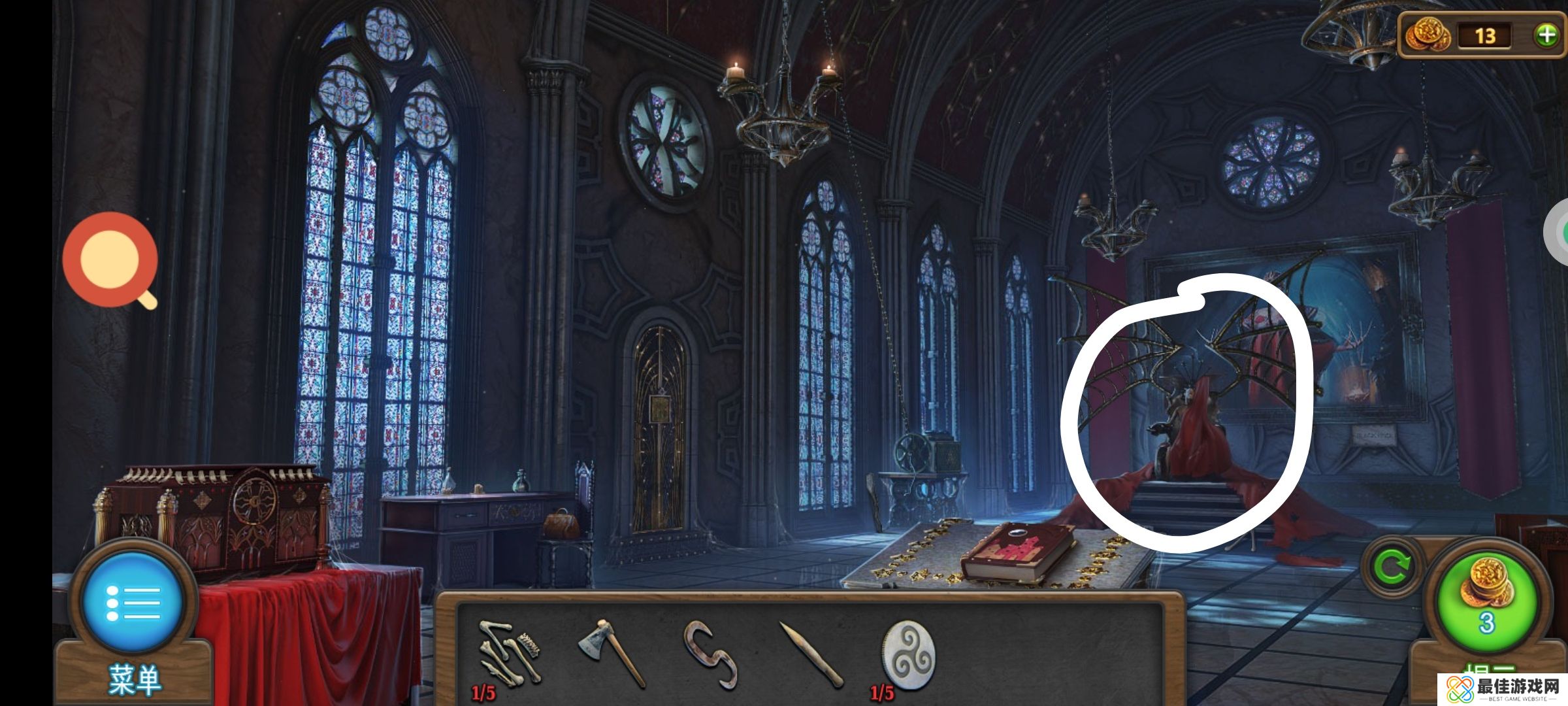1568x706 pixels.
Task: Click the green plus to add coins
Action: (x=1546, y=35)
